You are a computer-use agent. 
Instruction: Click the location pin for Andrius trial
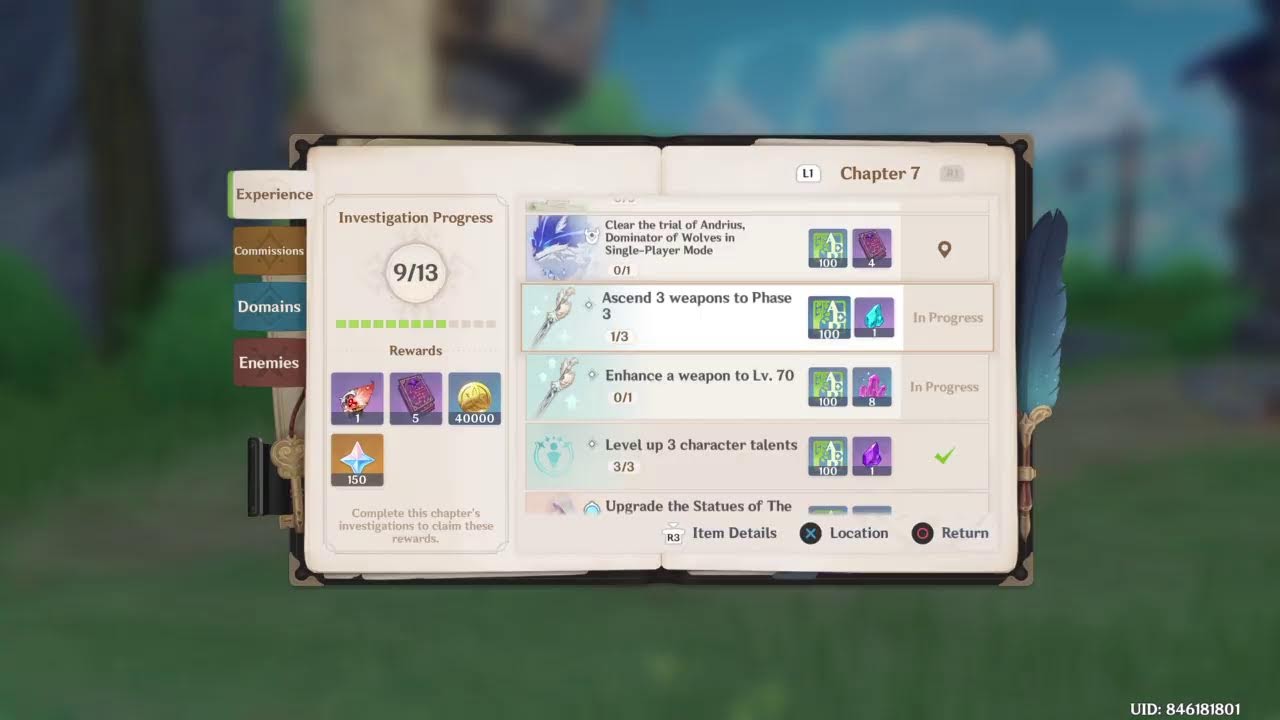pyautogui.click(x=944, y=249)
